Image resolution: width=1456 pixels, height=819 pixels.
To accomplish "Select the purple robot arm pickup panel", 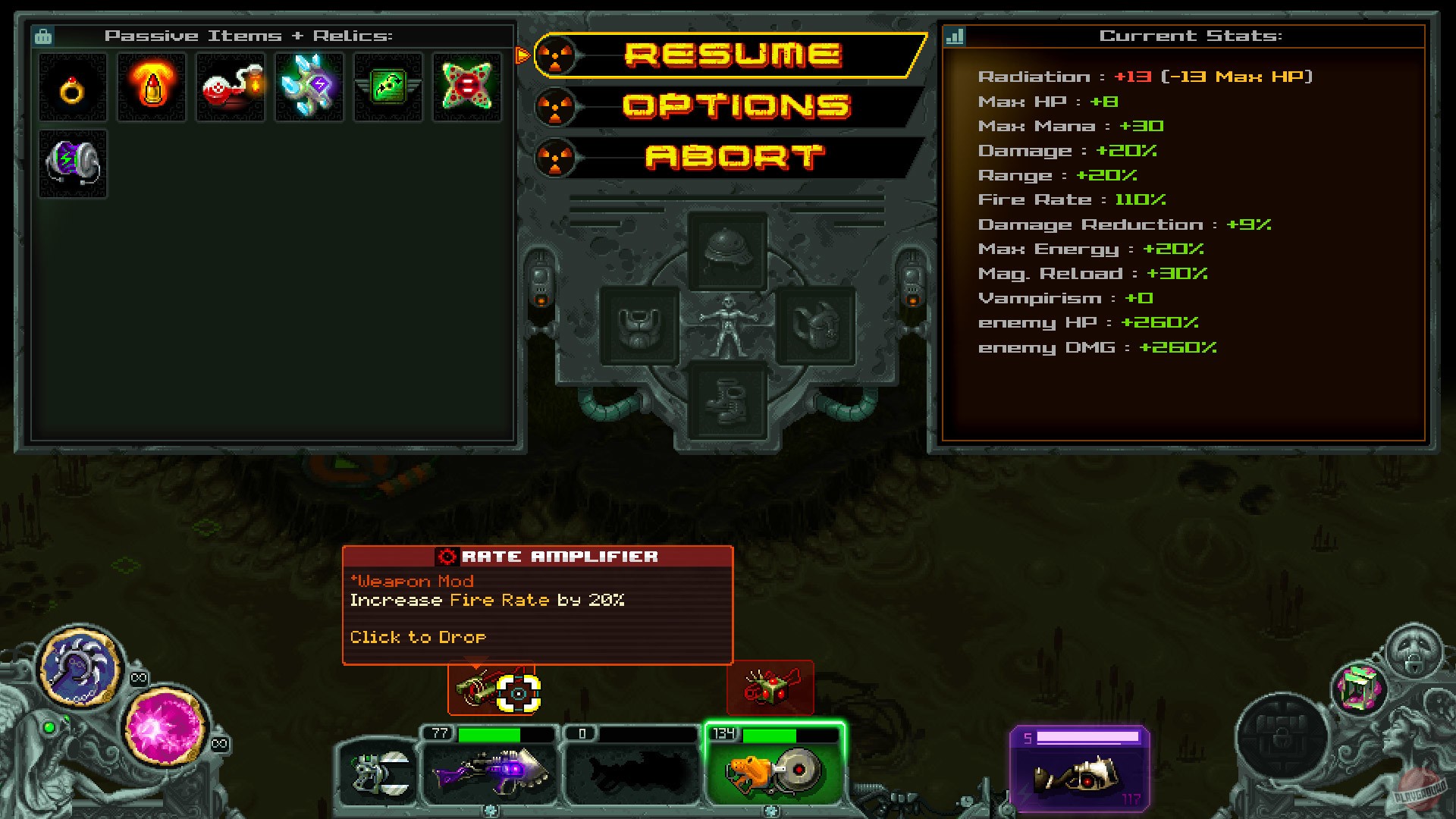I will tap(1079, 768).
